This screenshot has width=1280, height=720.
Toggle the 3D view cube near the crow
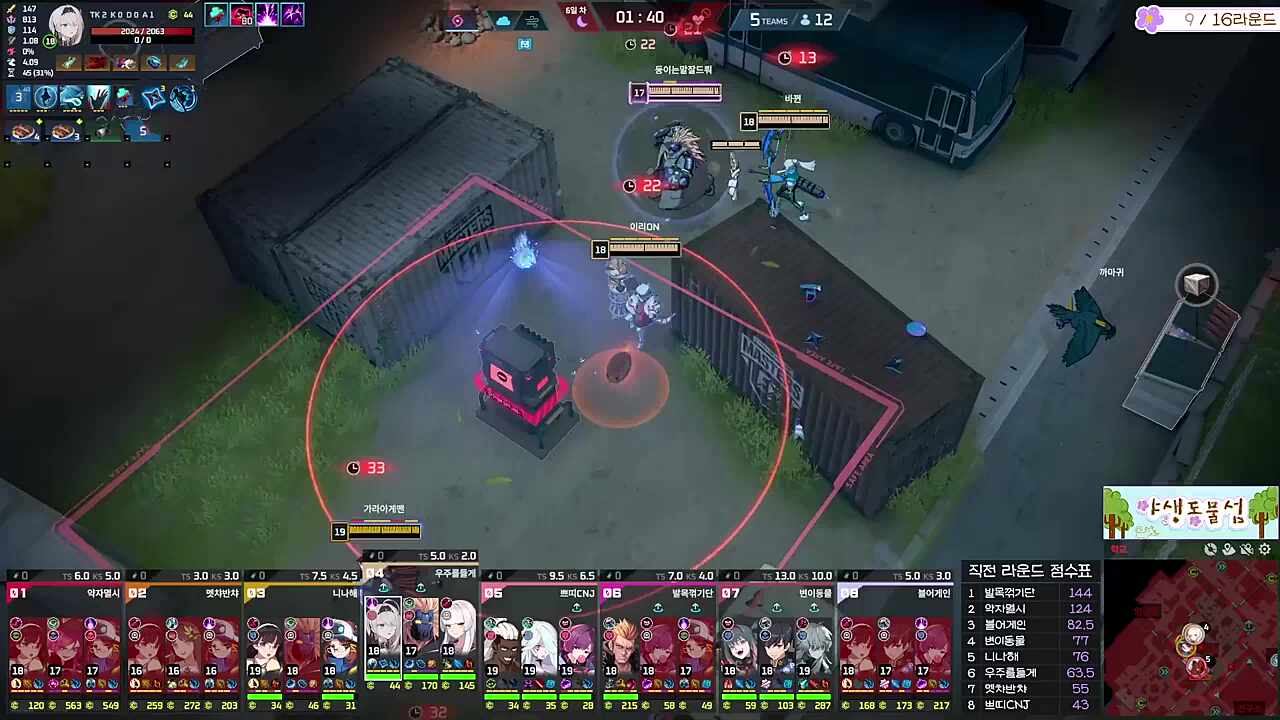click(1197, 286)
